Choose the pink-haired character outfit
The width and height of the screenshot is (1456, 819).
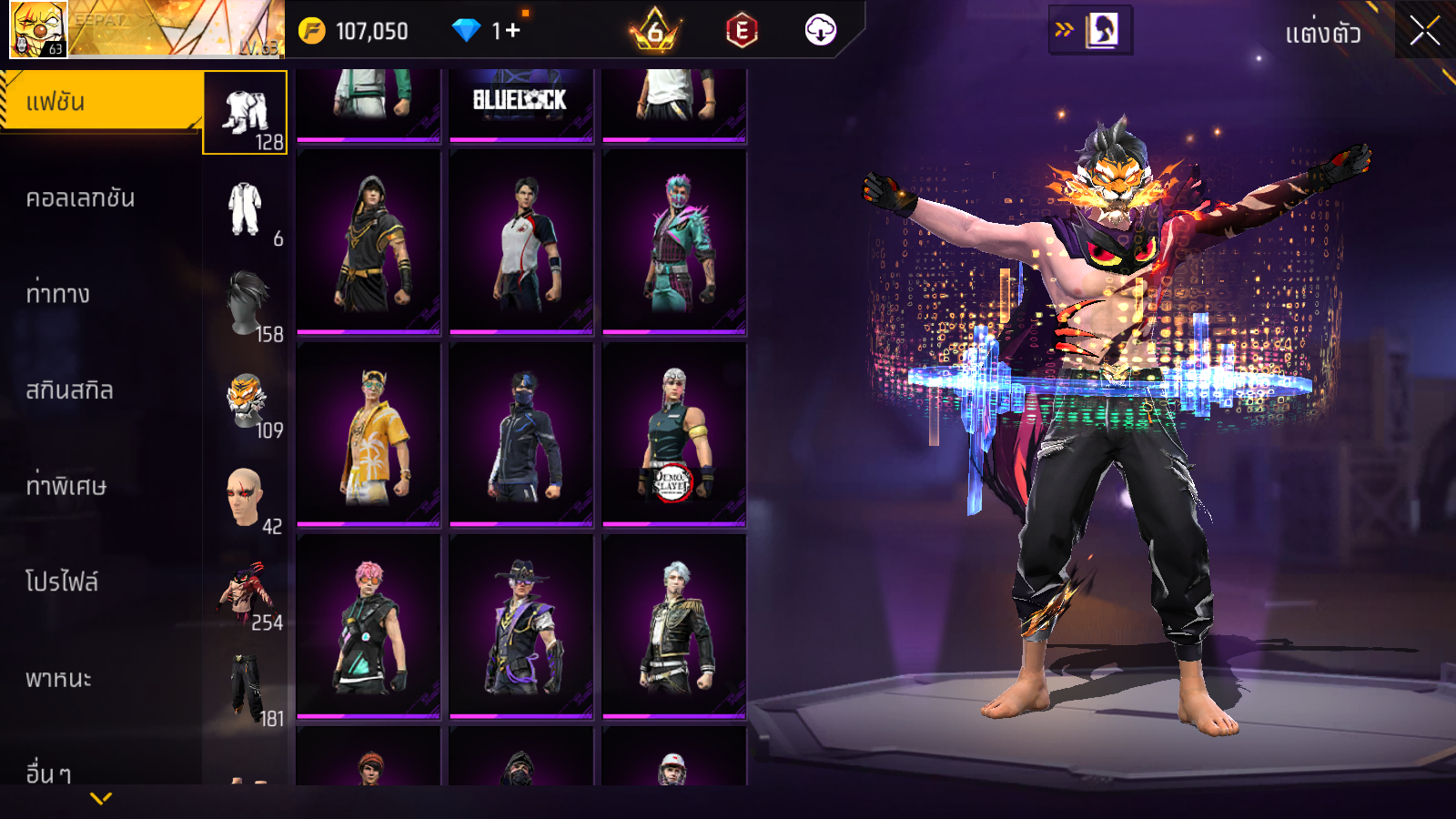[x=369, y=626]
